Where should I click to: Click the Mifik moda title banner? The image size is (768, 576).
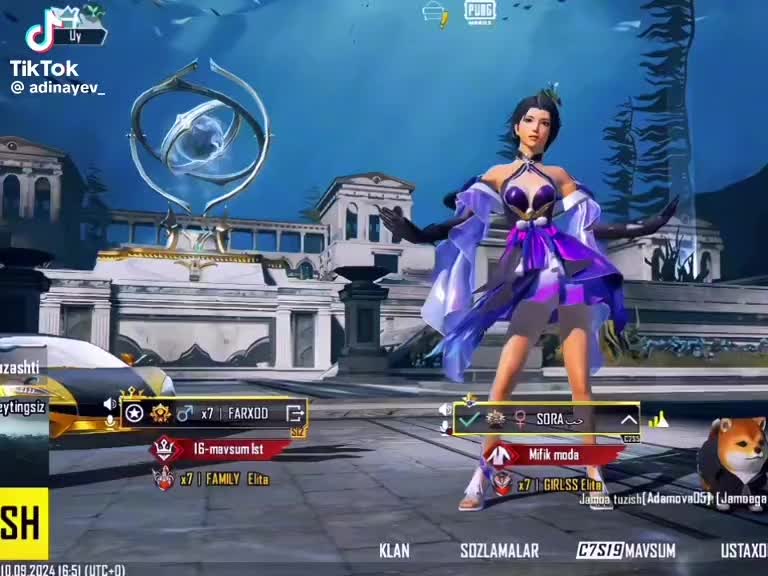(x=553, y=455)
